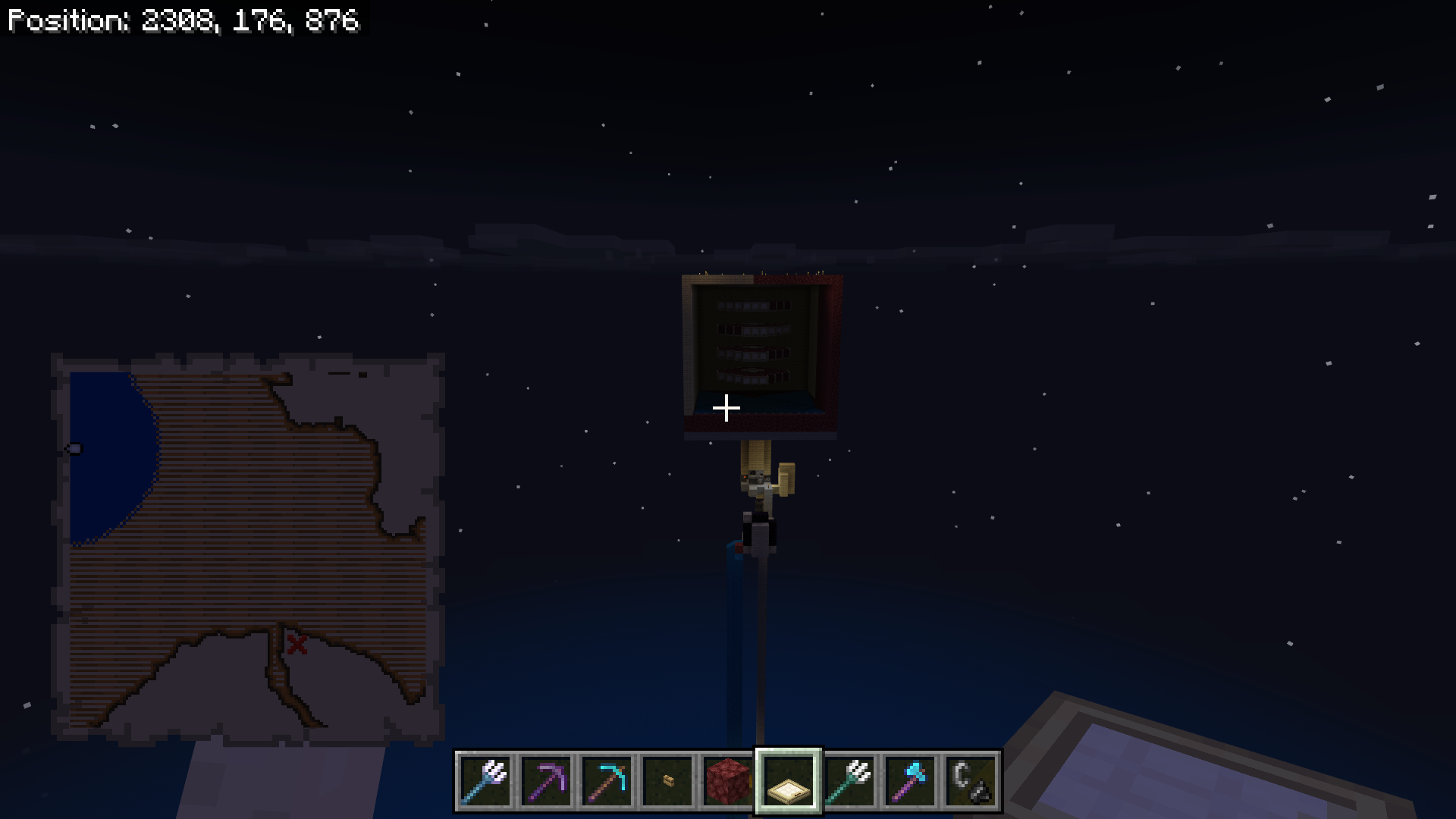The height and width of the screenshot is (819, 1456).
Task: Select the flint and steel in slot nine
Action: (971, 782)
